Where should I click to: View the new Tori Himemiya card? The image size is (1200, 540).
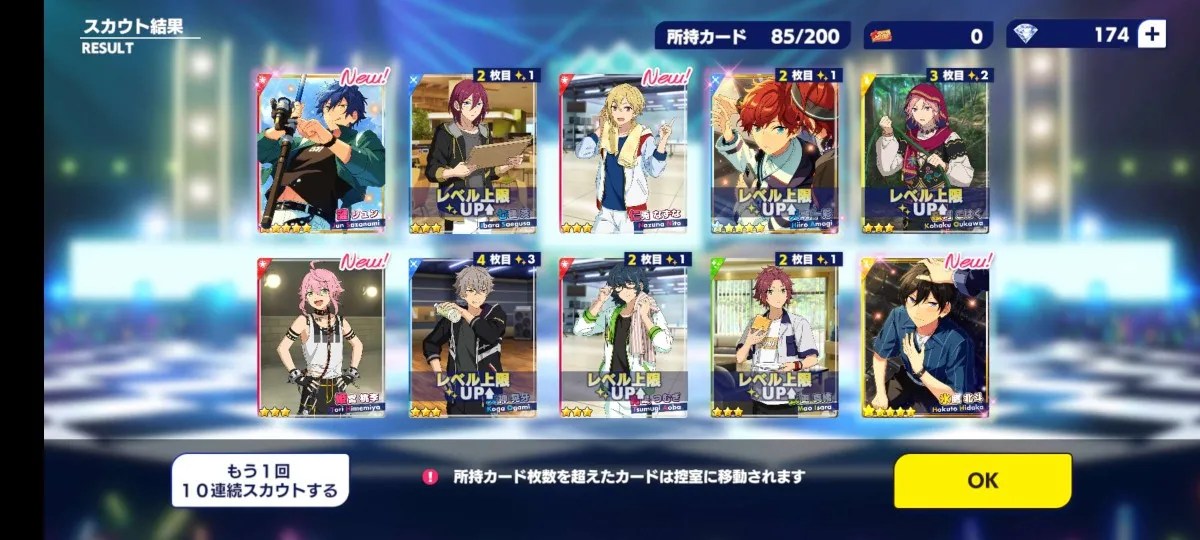point(321,336)
